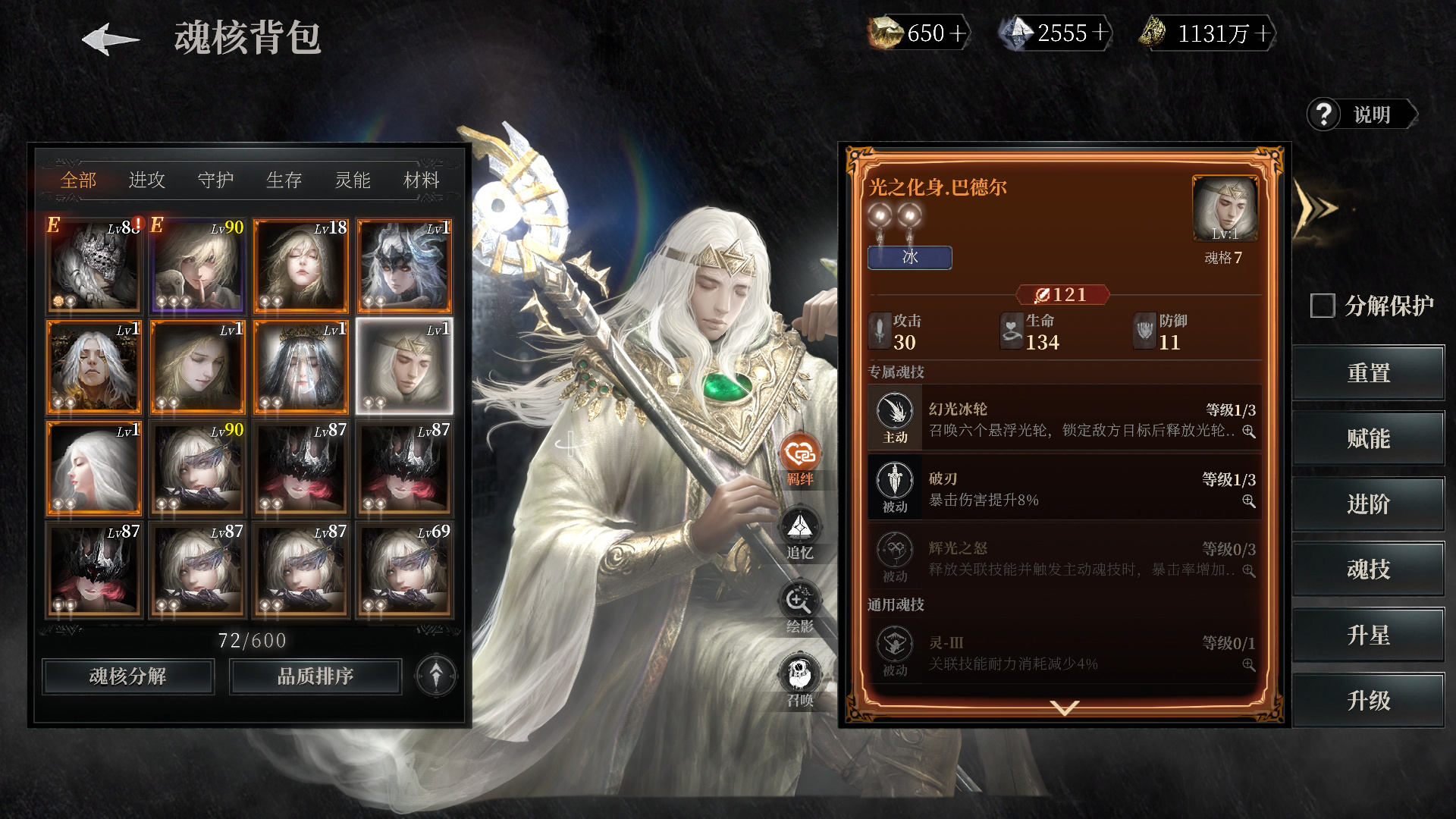This screenshot has width=1456, height=819.
Task: Open the 说明 help question mark icon
Action: tap(1324, 115)
